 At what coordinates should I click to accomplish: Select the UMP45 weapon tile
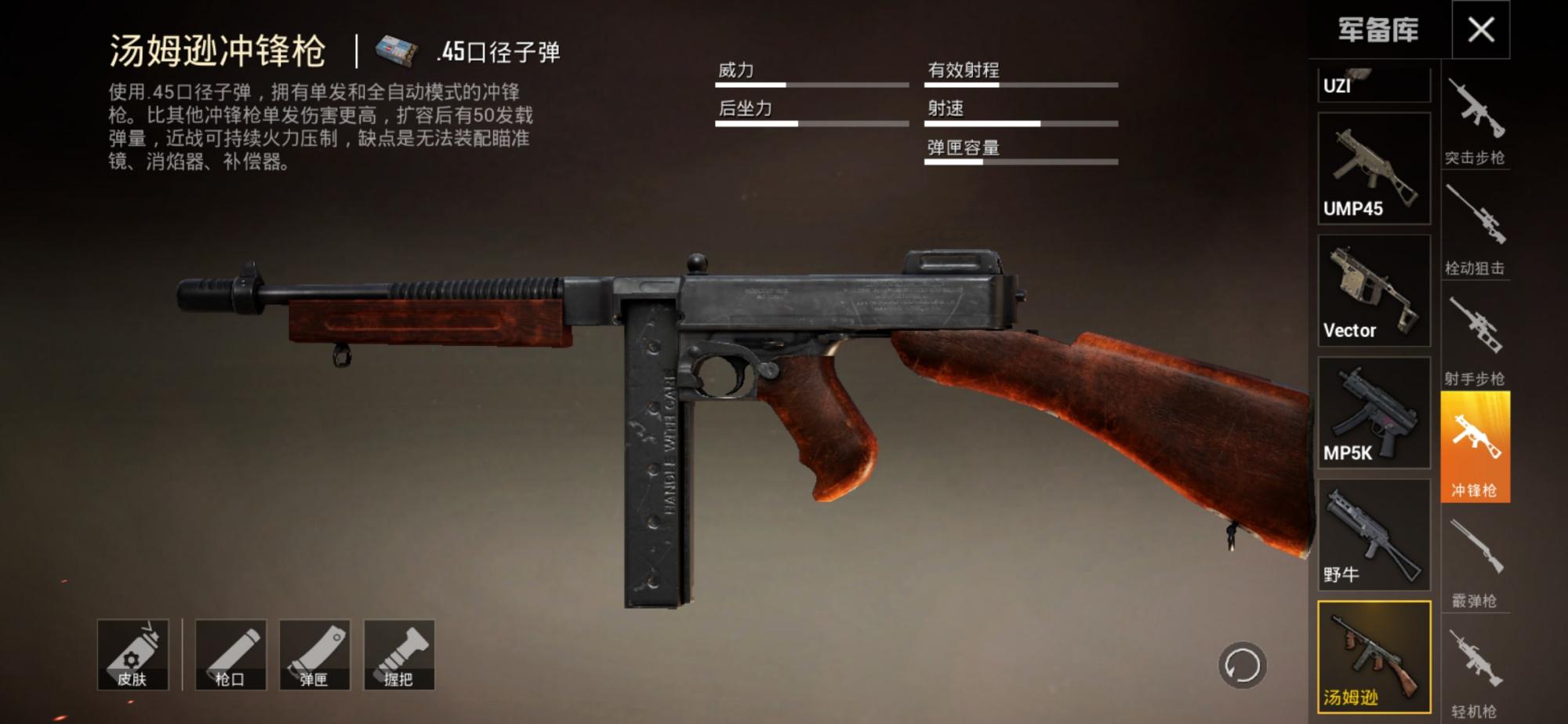click(x=1374, y=169)
